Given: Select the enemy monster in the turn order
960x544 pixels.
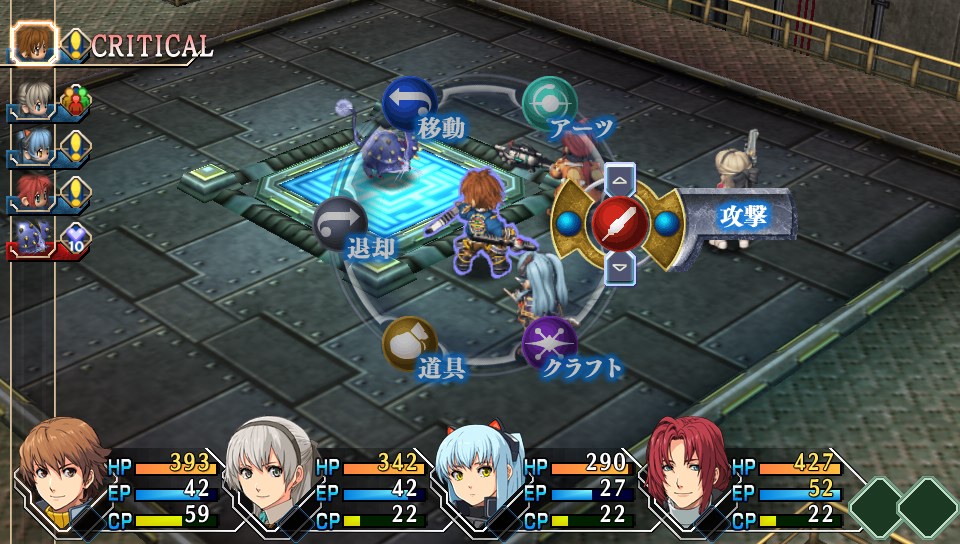Looking at the screenshot, I should (x=32, y=237).
